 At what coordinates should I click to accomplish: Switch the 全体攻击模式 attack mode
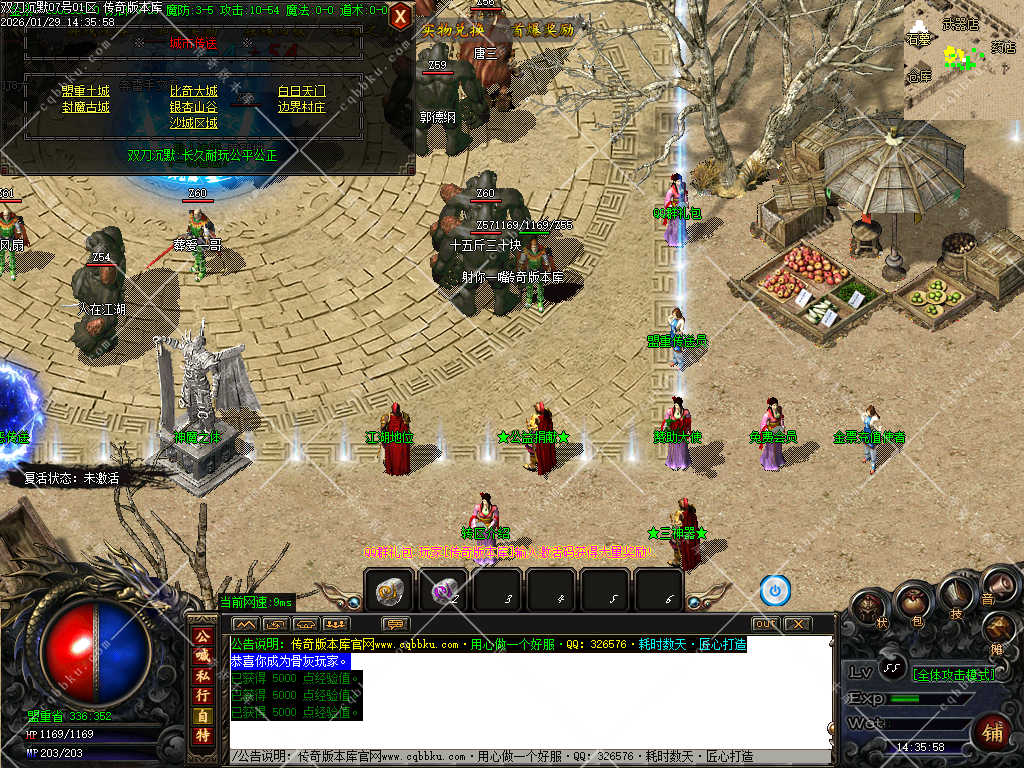tap(955, 675)
